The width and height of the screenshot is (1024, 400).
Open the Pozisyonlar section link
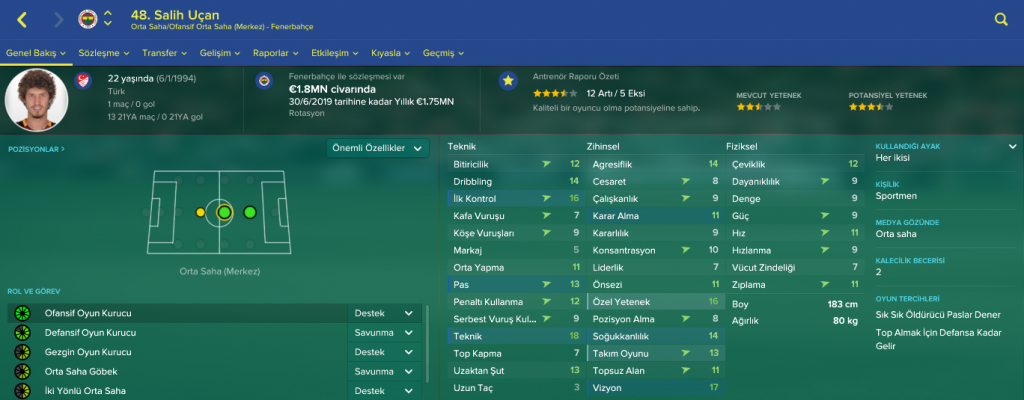[36, 148]
